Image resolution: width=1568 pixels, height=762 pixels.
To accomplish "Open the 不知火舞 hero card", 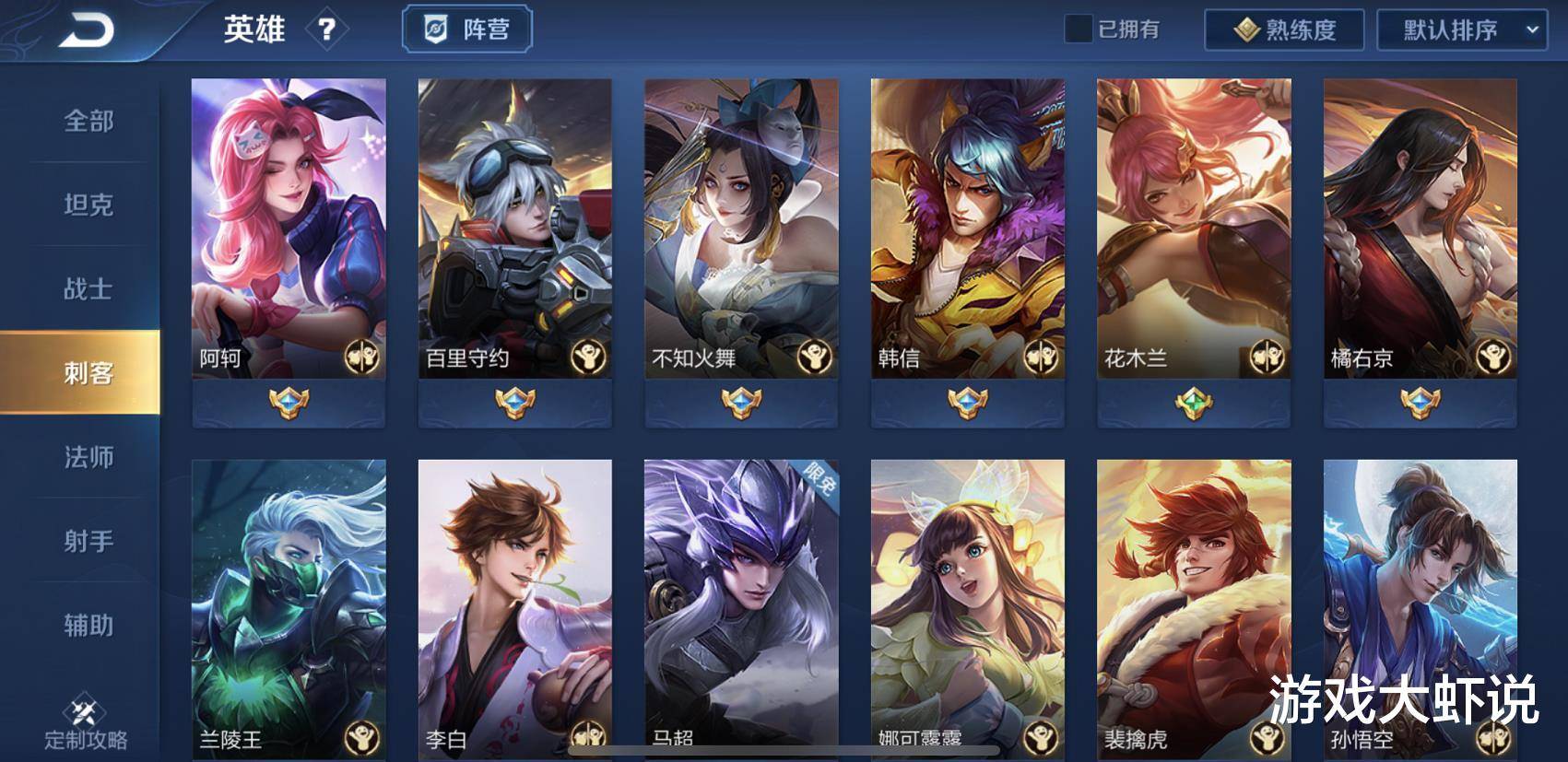I will tap(741, 229).
